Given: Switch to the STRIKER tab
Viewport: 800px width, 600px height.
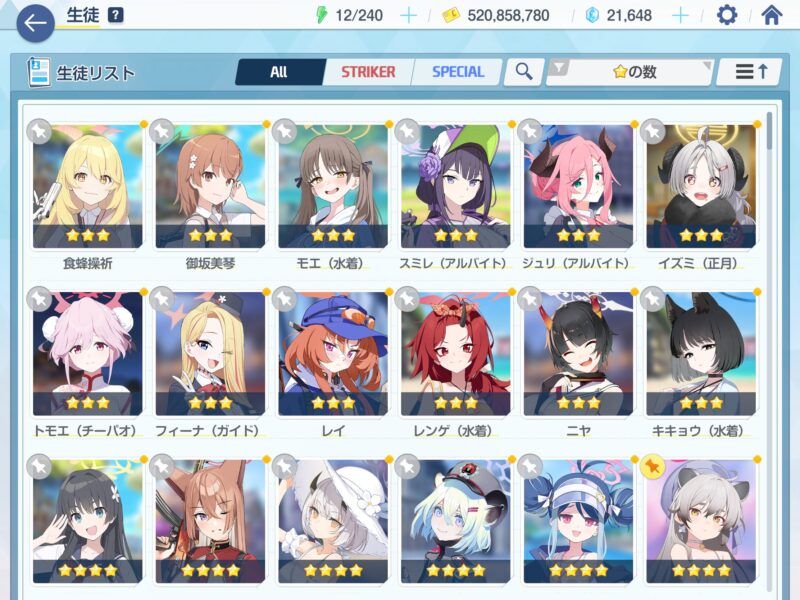Looking at the screenshot, I should point(368,72).
